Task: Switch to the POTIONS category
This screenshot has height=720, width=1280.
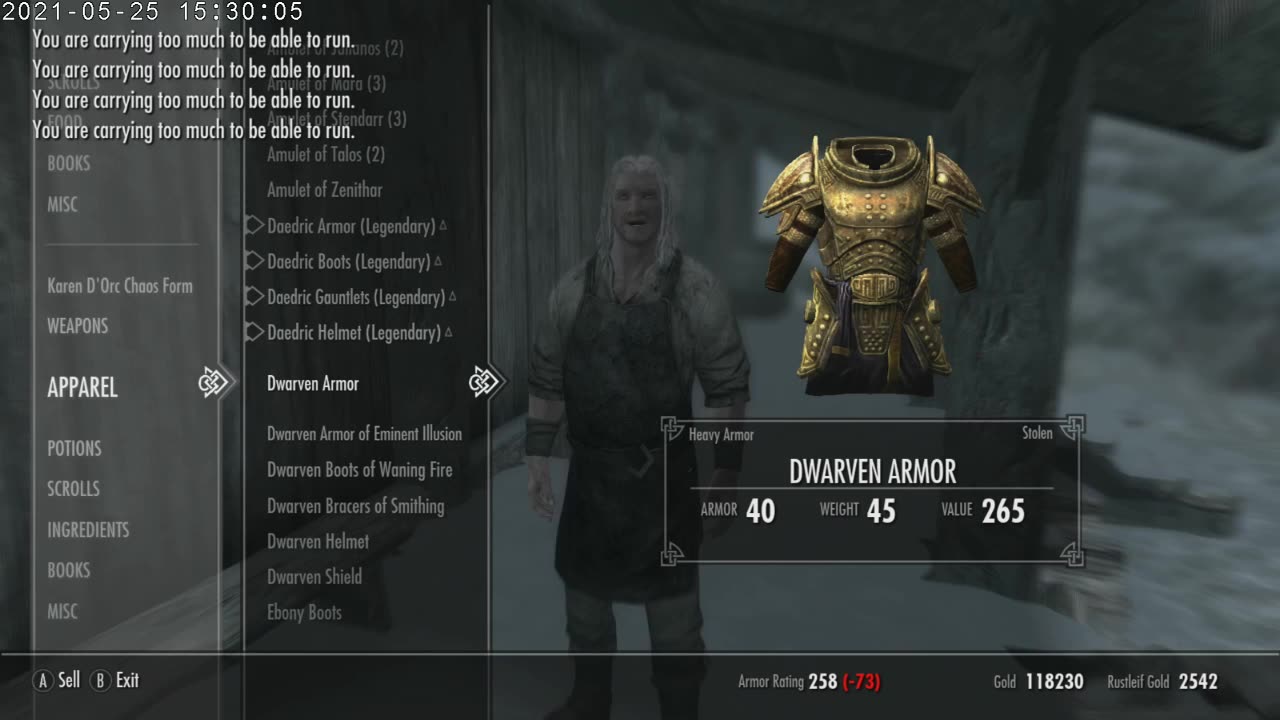Action: (x=75, y=448)
